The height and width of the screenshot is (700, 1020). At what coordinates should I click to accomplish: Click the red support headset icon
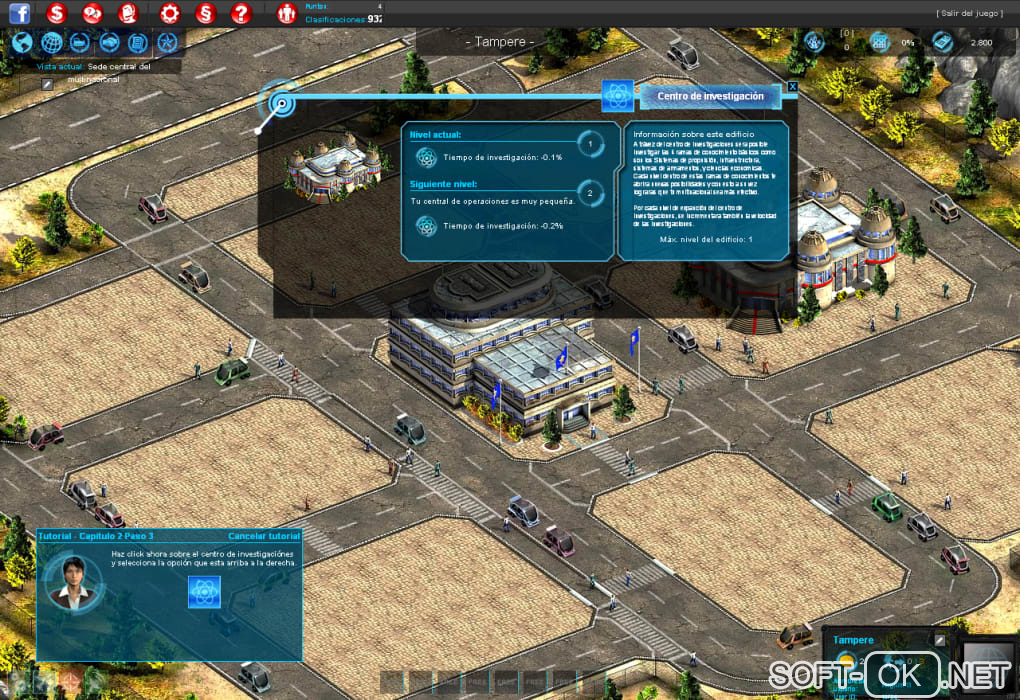point(128,14)
